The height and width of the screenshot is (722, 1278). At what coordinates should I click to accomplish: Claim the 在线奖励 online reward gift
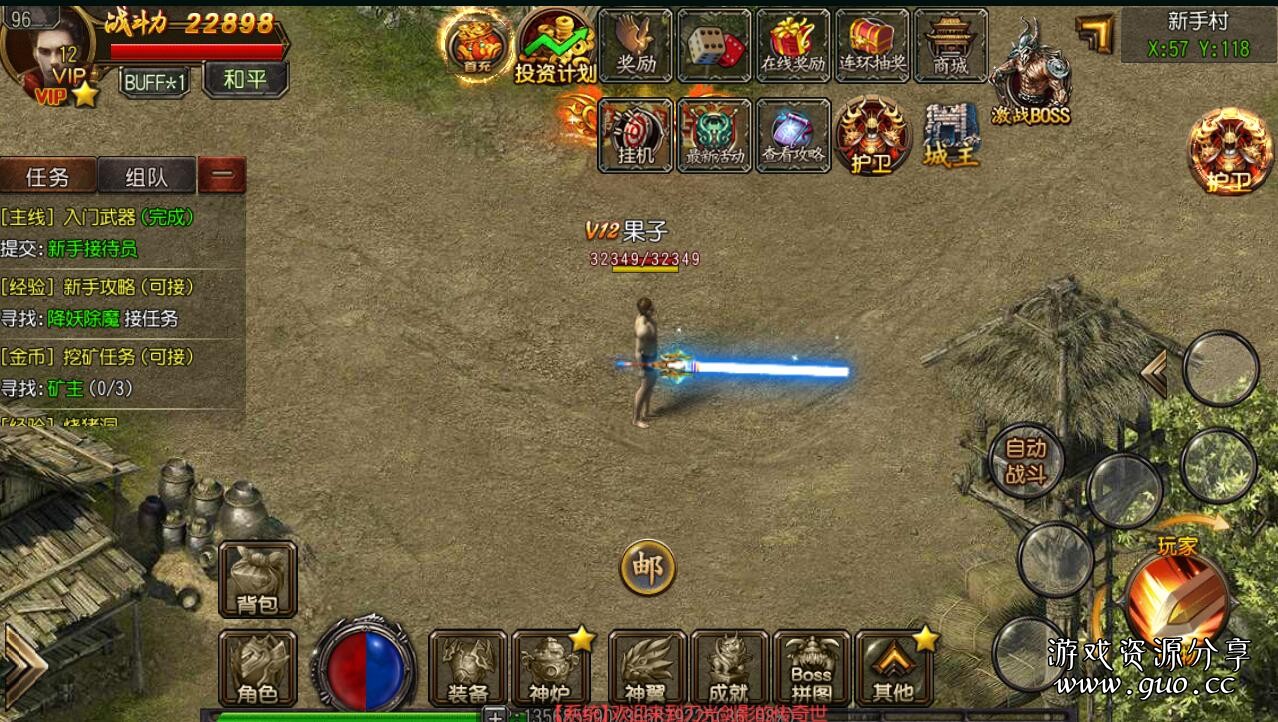pos(793,45)
